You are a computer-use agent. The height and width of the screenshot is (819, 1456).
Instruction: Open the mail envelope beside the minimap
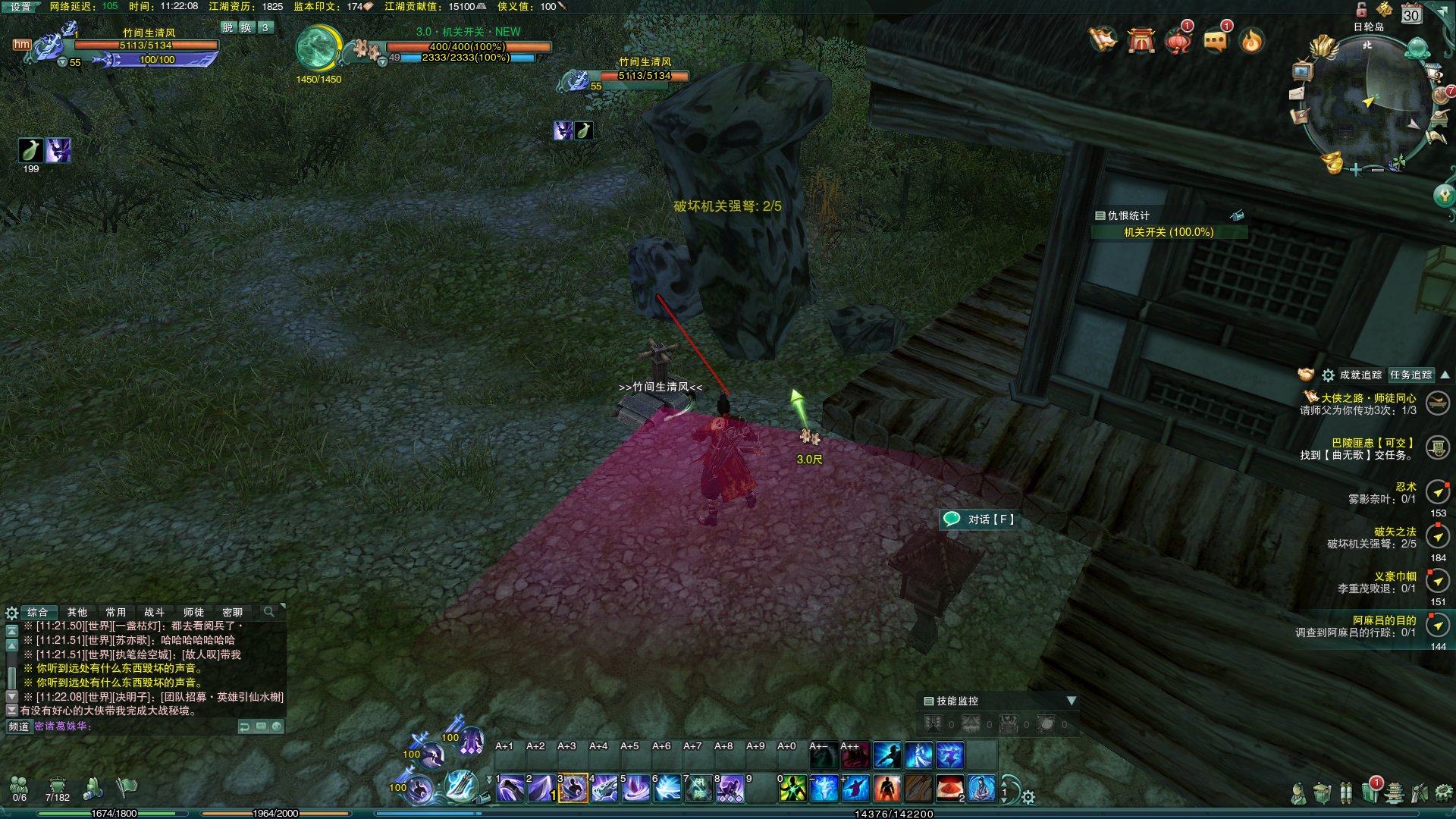tap(1297, 94)
